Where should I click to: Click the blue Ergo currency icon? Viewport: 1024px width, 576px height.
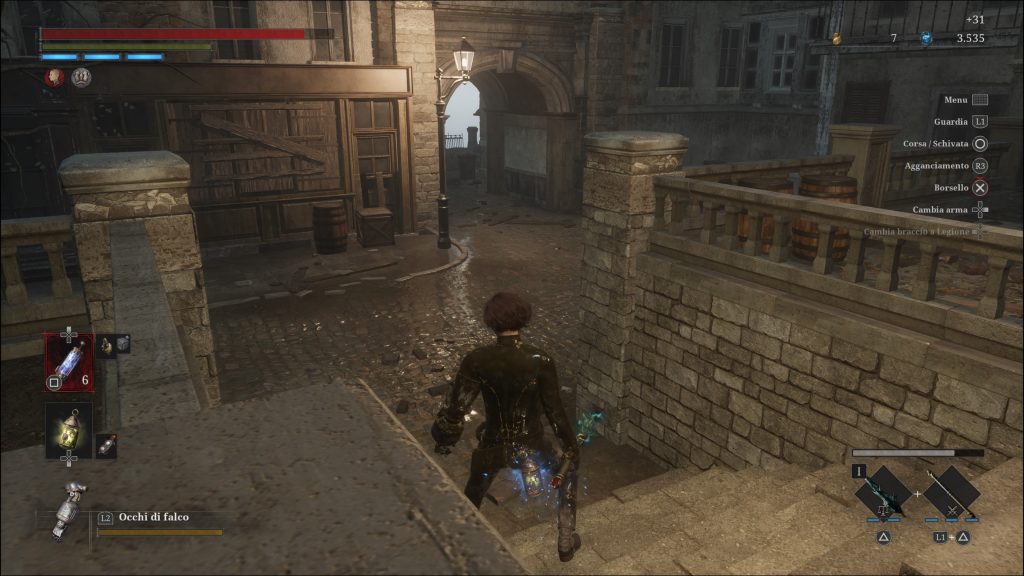(925, 39)
